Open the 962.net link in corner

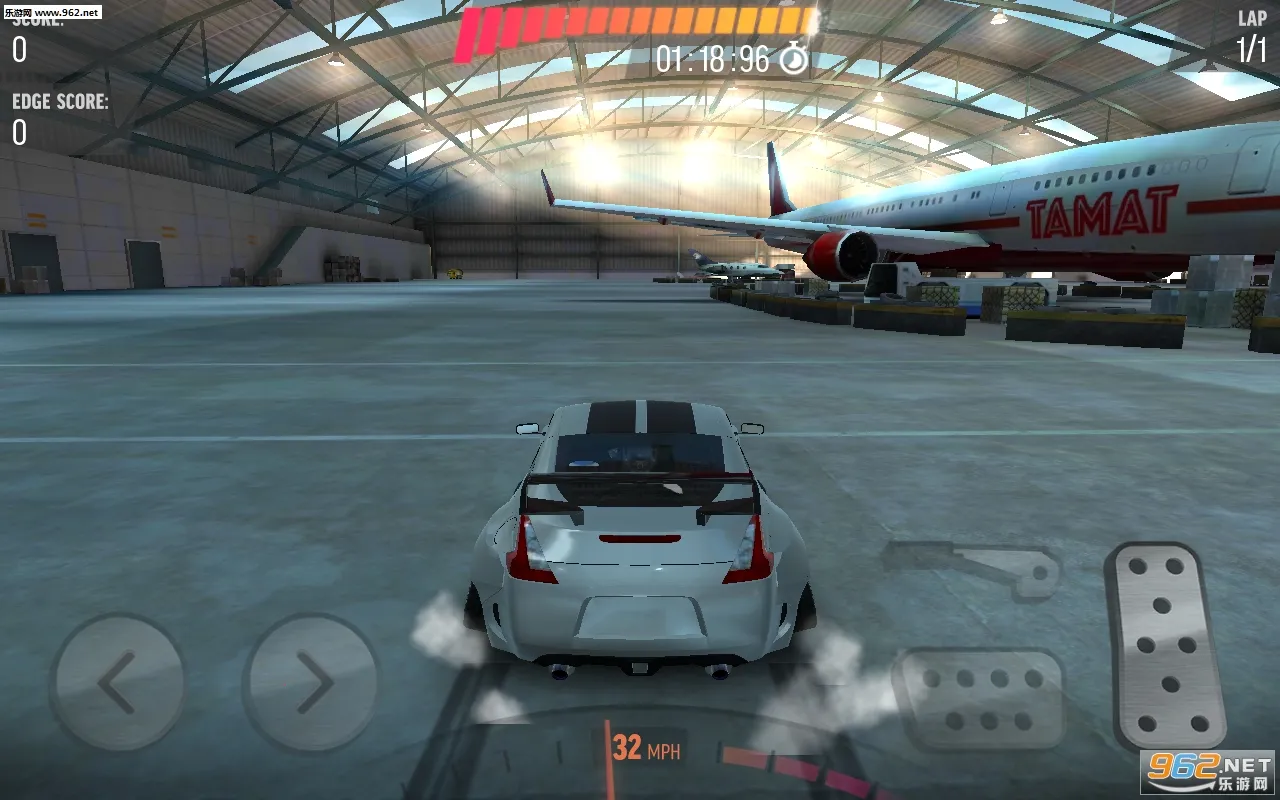coord(1209,770)
